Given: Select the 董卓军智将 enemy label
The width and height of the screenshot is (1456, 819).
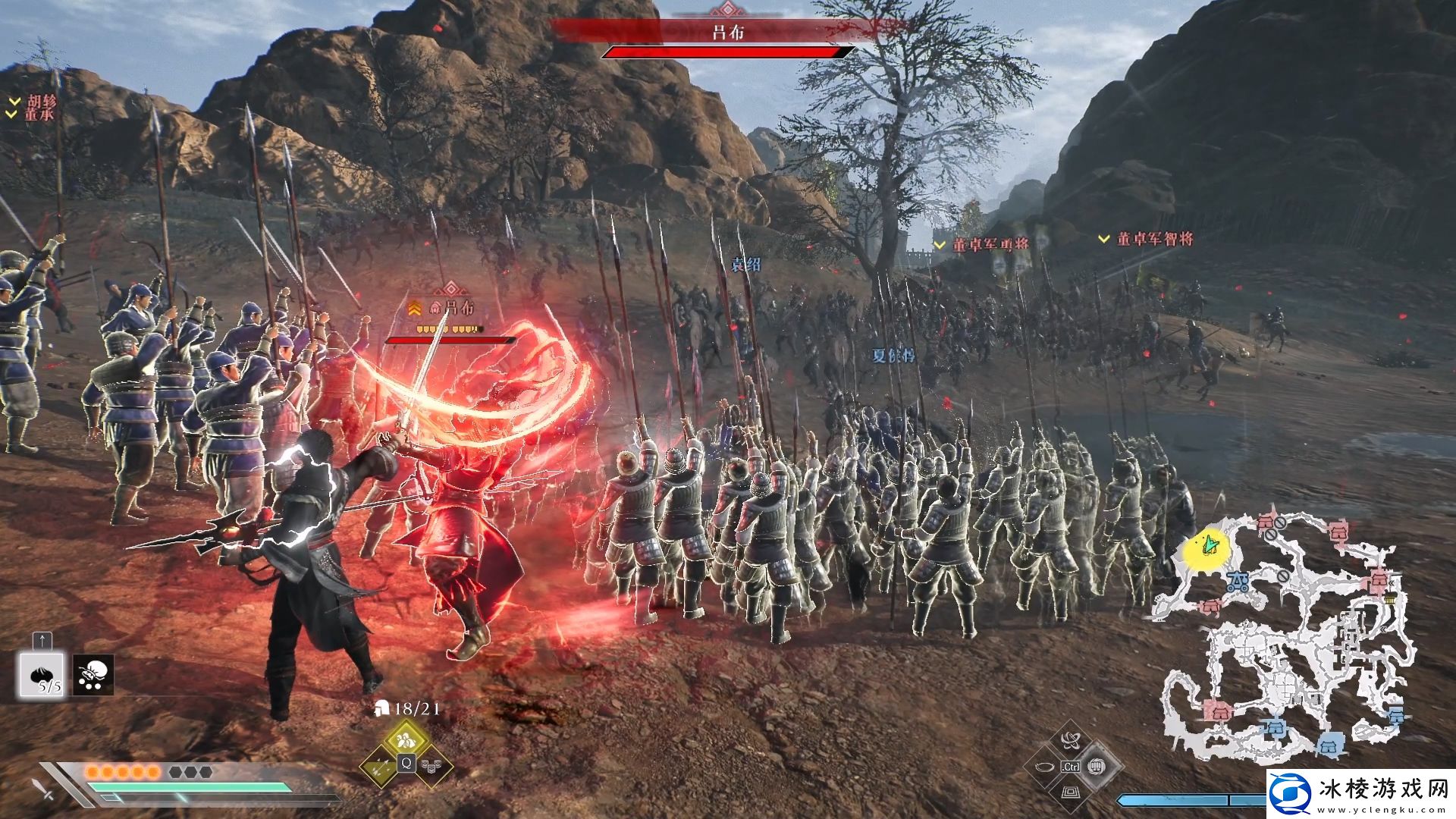Looking at the screenshot, I should click(1154, 239).
